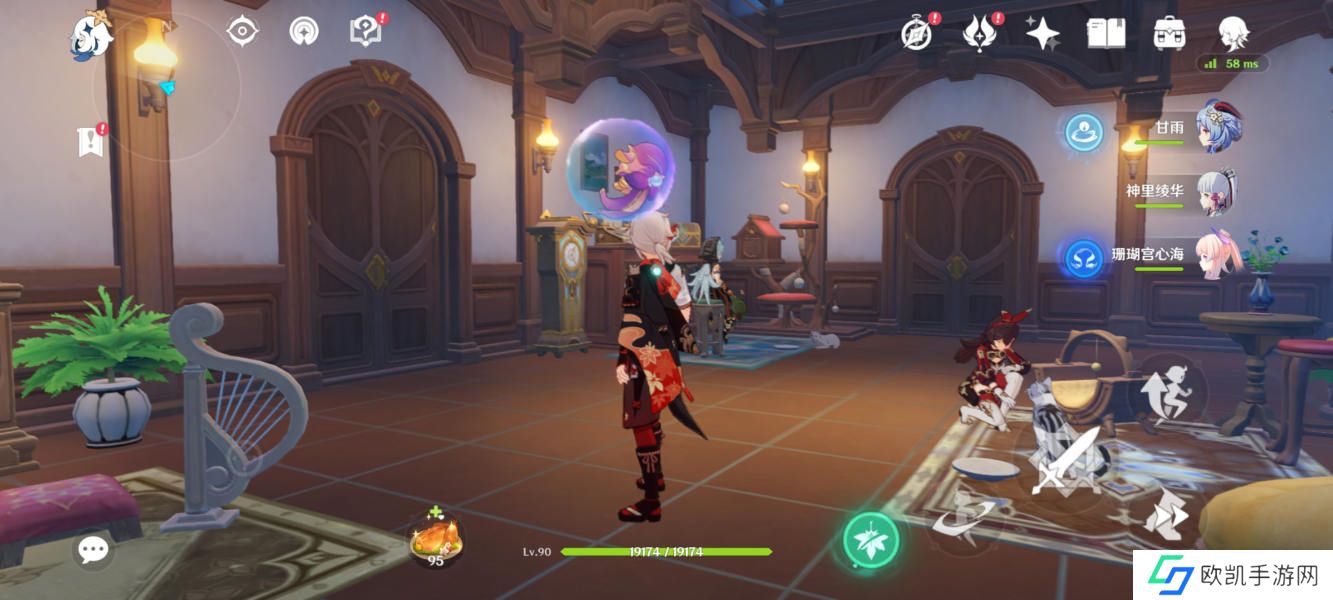Open the co-op mode icon
This screenshot has width=1333, height=600.
303,31
